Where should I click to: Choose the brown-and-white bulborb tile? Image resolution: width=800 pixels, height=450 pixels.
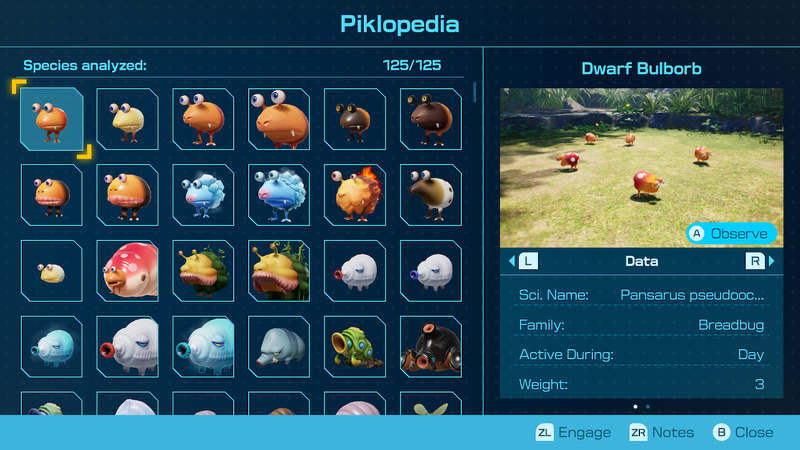(431, 195)
